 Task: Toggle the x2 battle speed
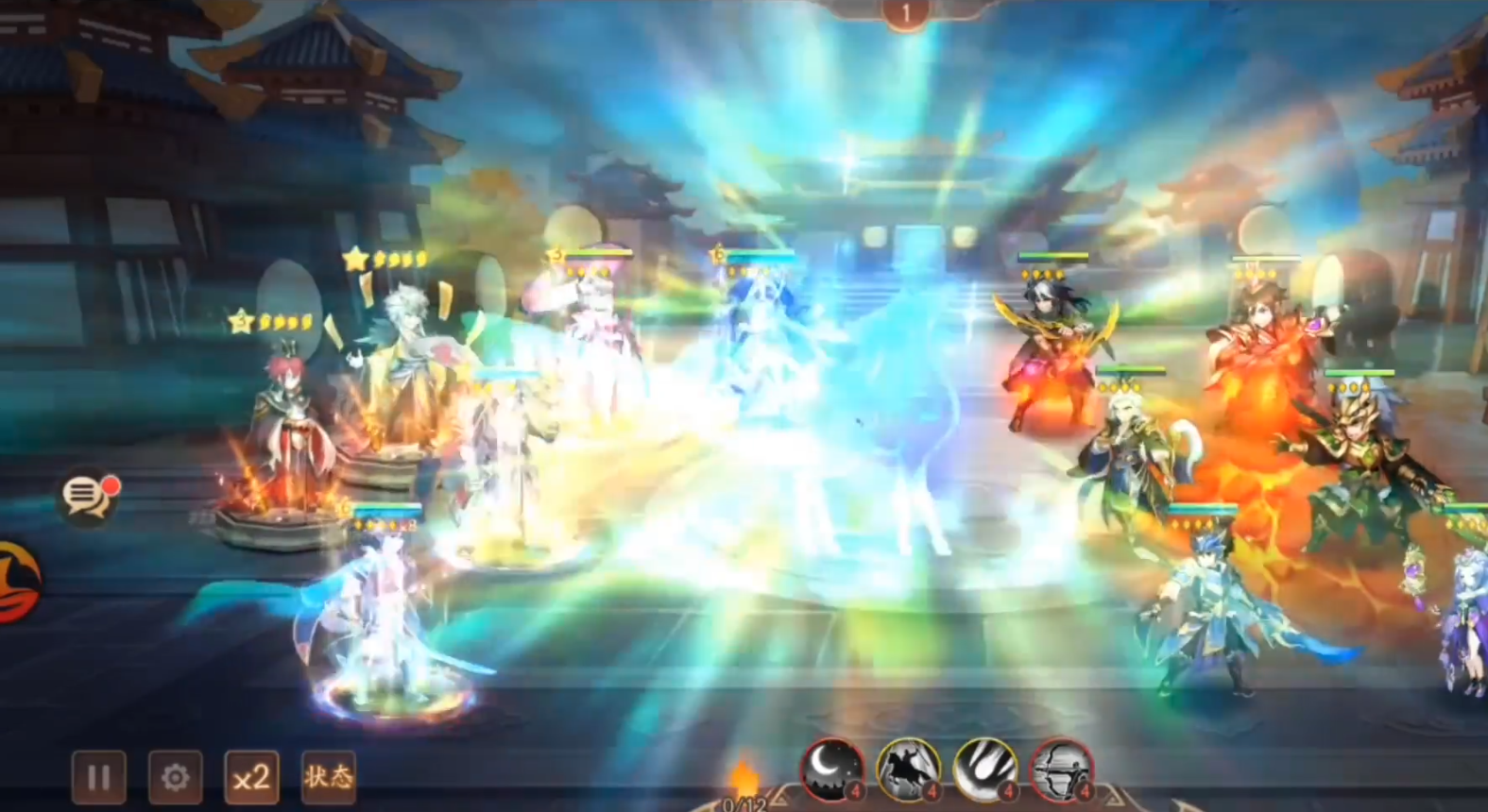pos(251,777)
